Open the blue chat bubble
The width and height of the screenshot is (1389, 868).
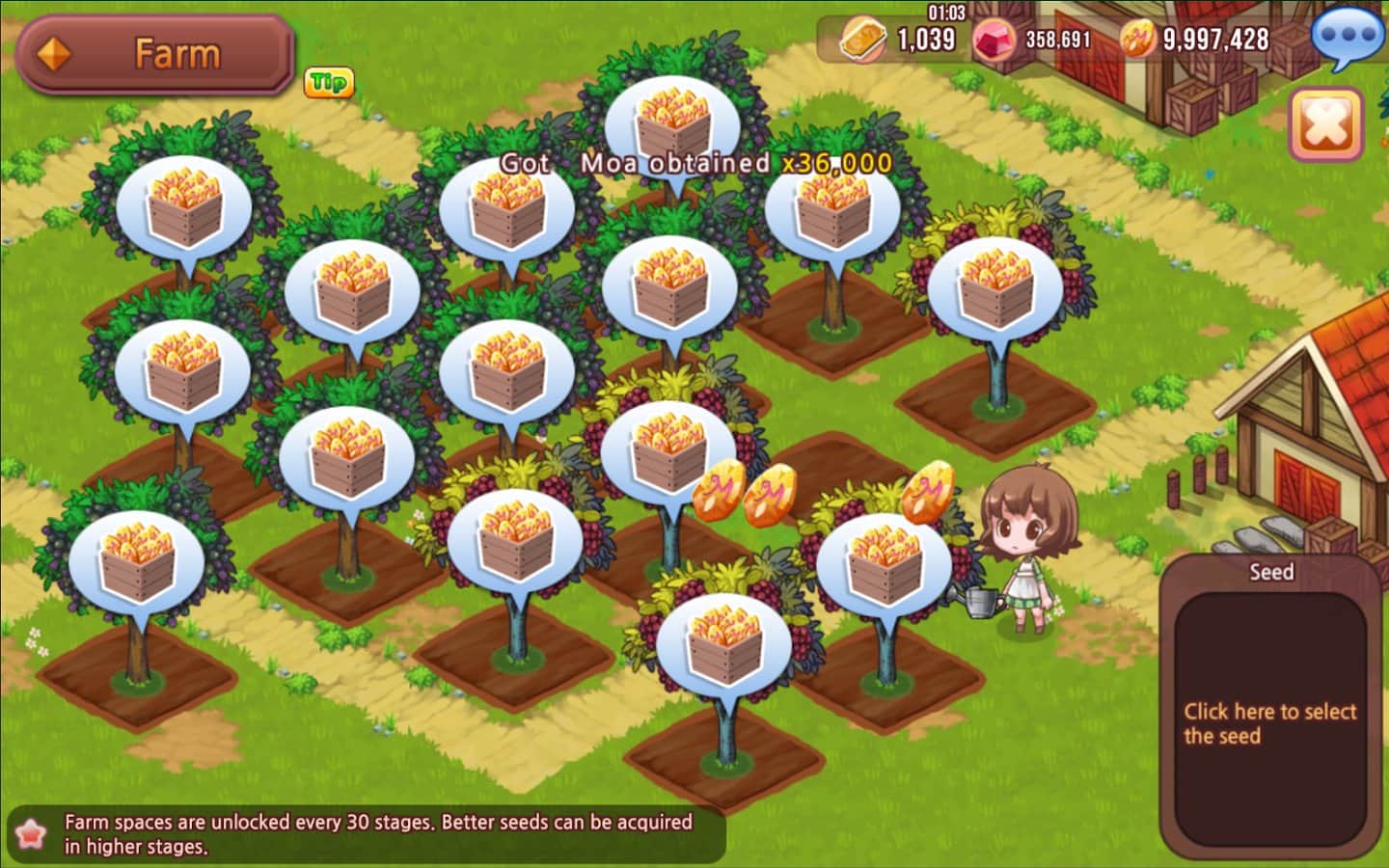[1348, 38]
